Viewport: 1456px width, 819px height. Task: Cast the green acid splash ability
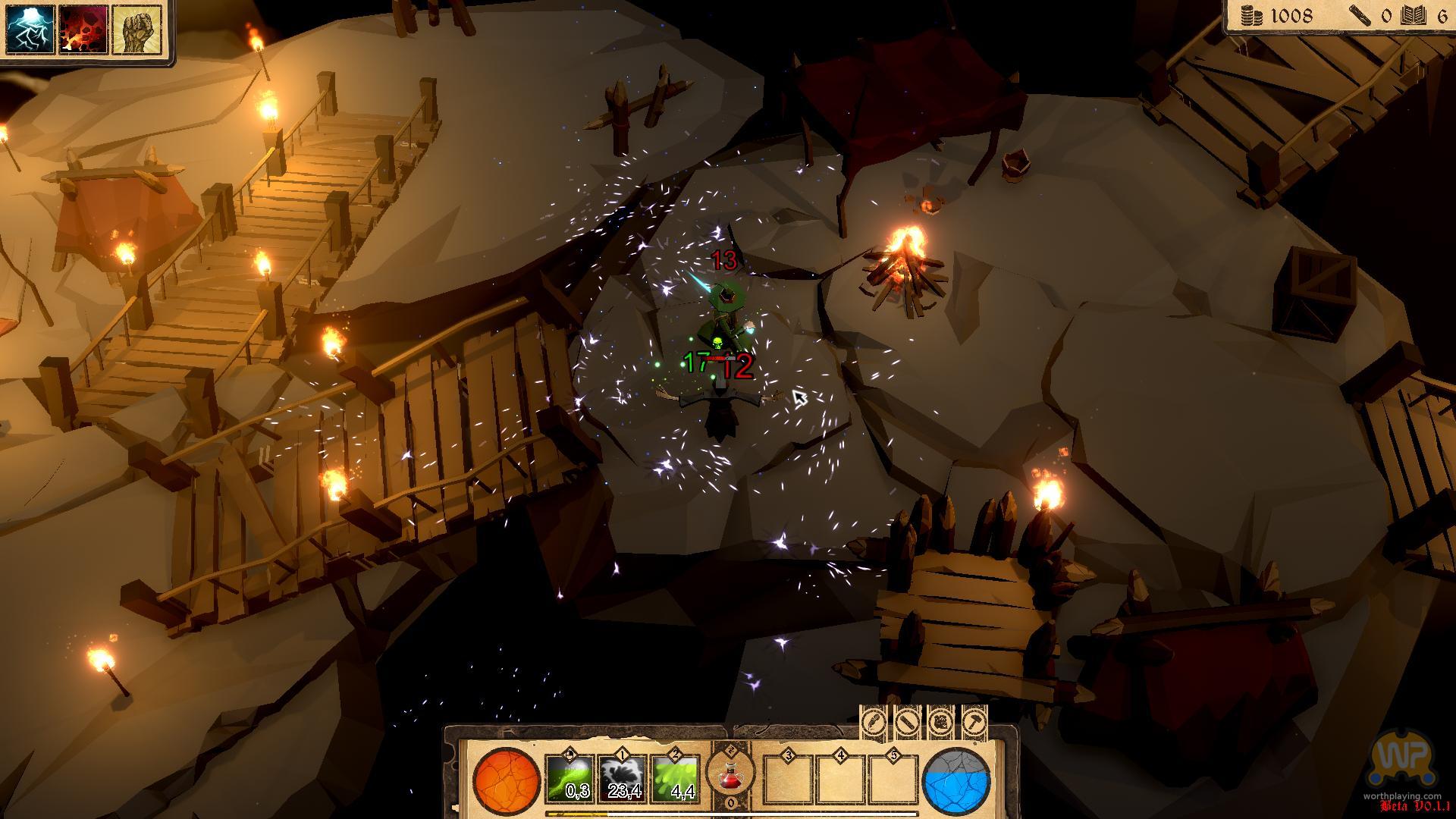click(676, 778)
